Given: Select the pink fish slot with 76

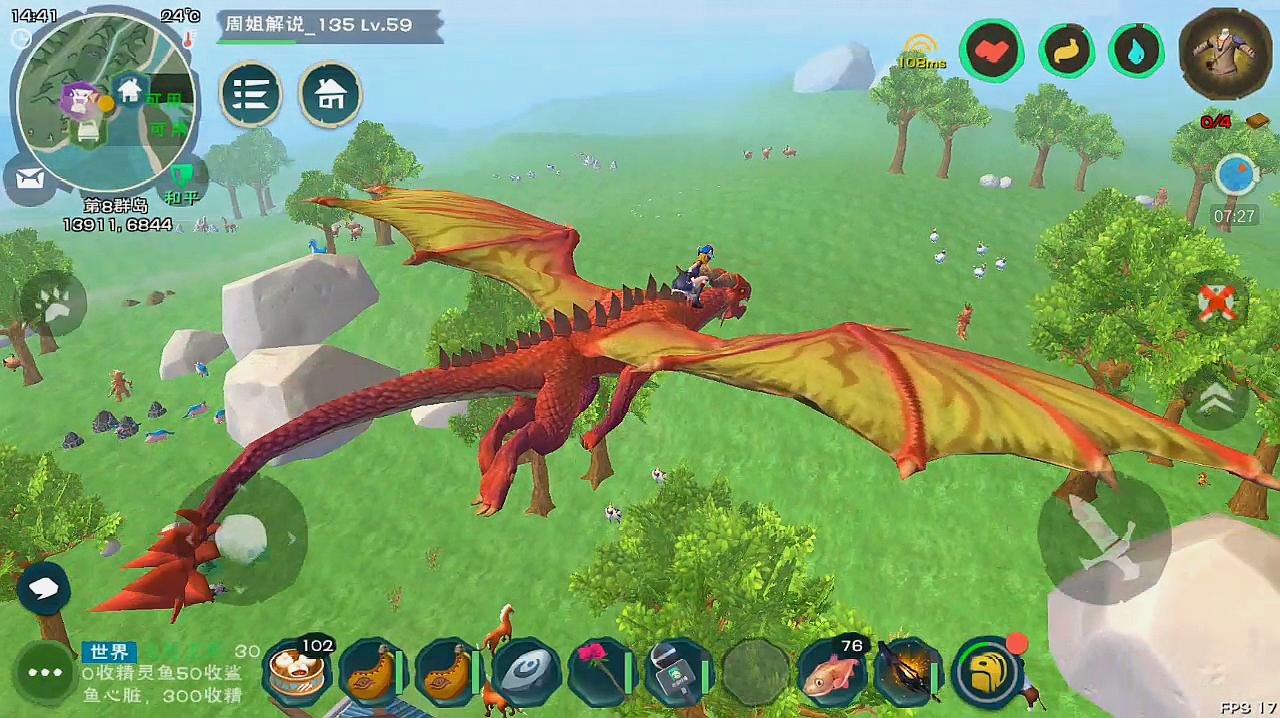Looking at the screenshot, I should click(x=831, y=672).
